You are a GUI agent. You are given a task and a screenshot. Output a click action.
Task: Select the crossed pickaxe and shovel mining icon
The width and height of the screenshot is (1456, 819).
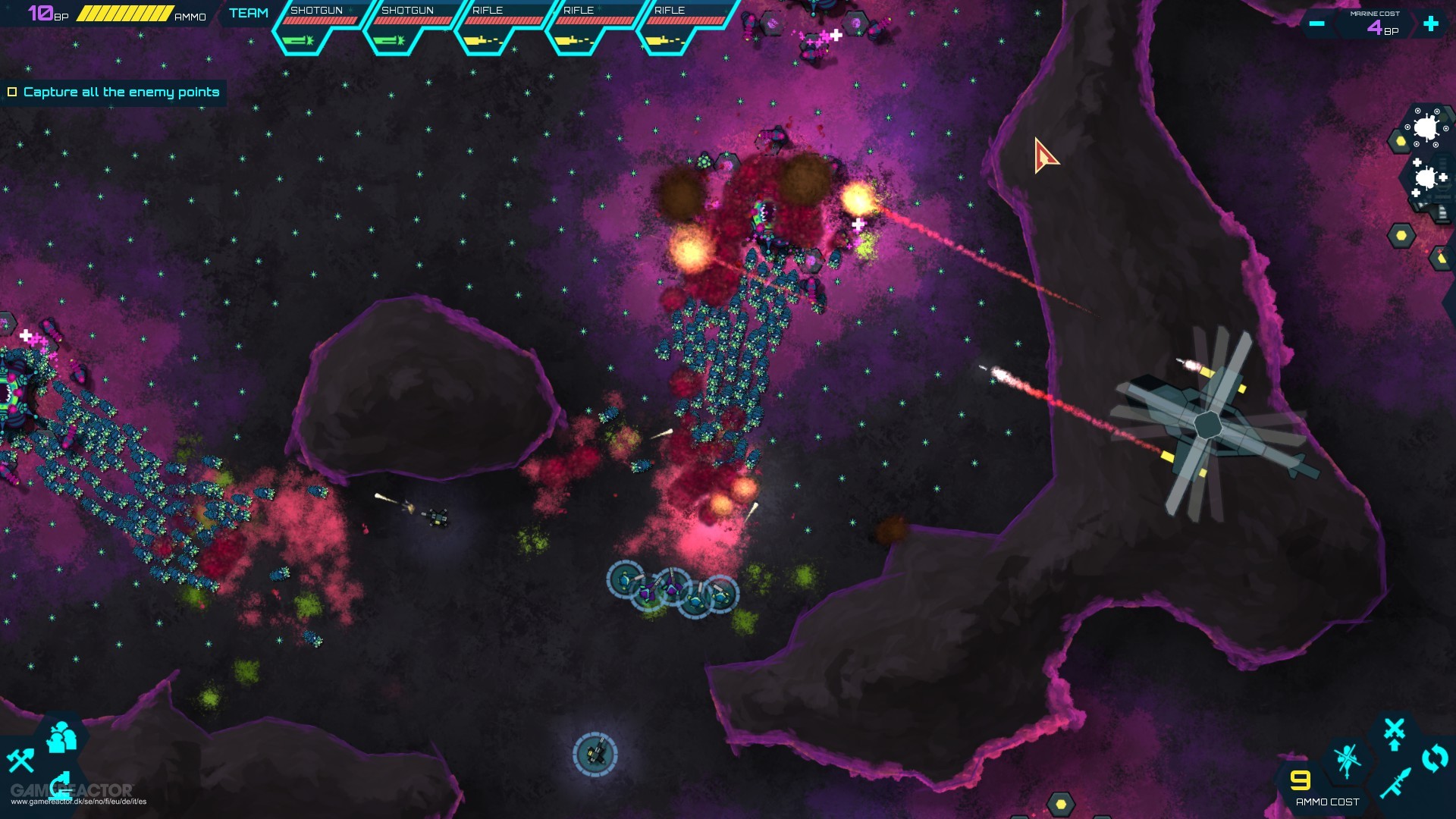pyautogui.click(x=20, y=761)
